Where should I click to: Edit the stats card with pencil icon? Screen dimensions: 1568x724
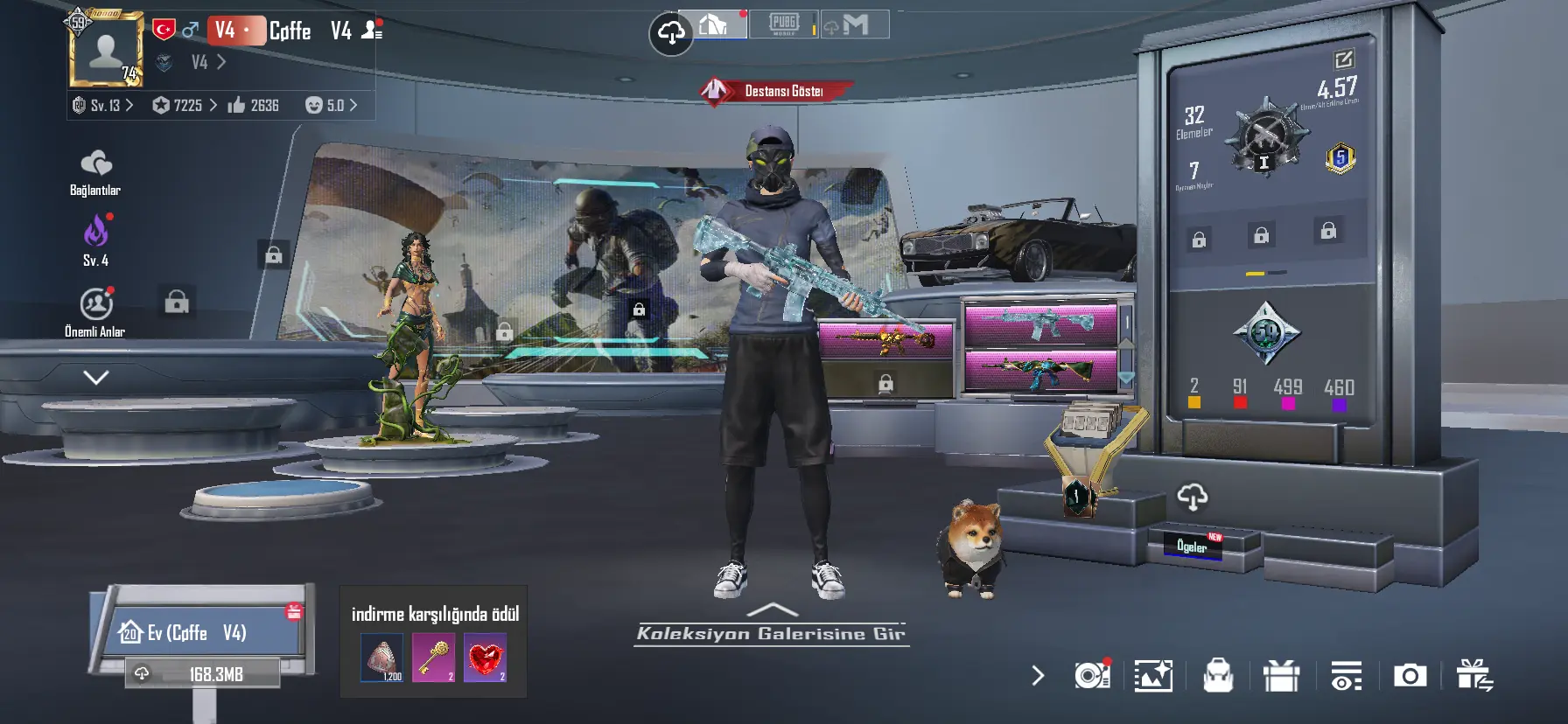[1343, 59]
